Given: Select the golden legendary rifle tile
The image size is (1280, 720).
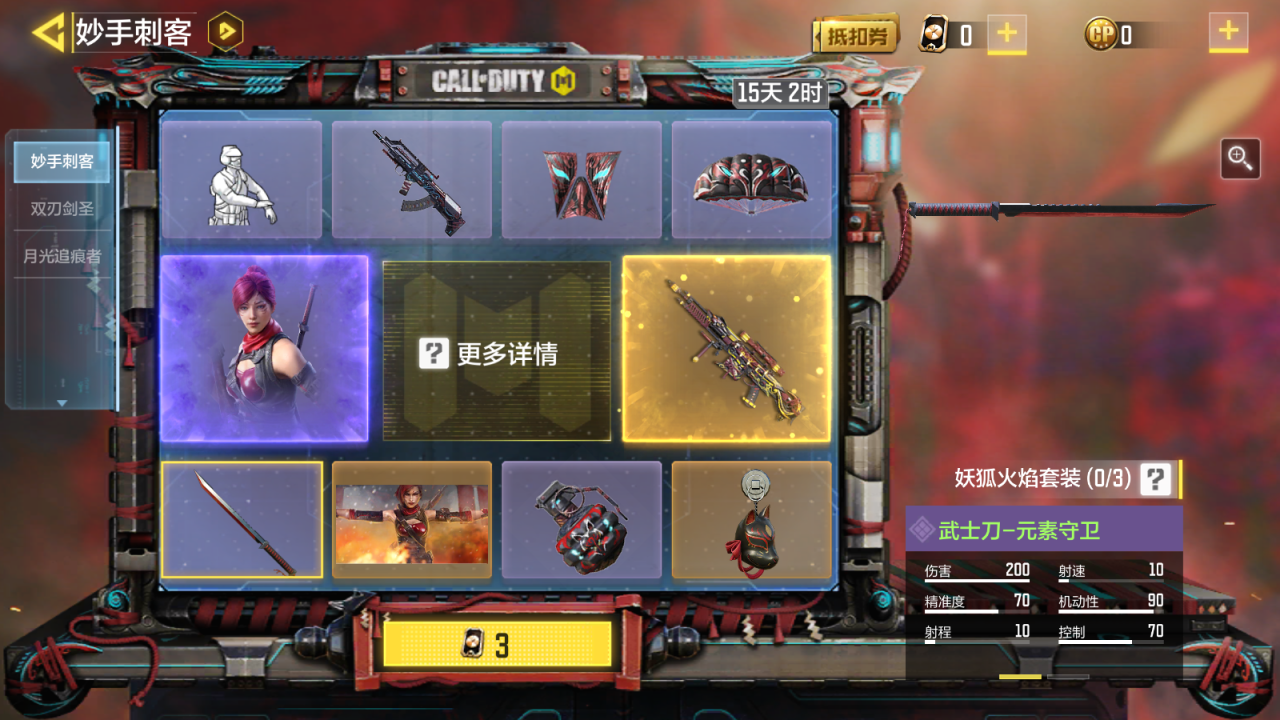Looking at the screenshot, I should tap(726, 348).
